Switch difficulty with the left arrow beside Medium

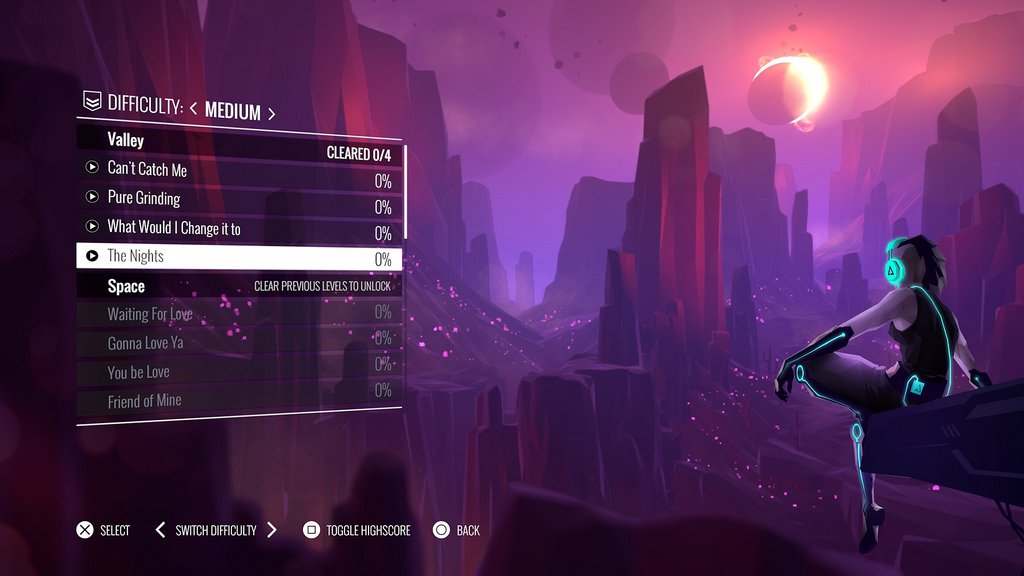click(x=193, y=110)
